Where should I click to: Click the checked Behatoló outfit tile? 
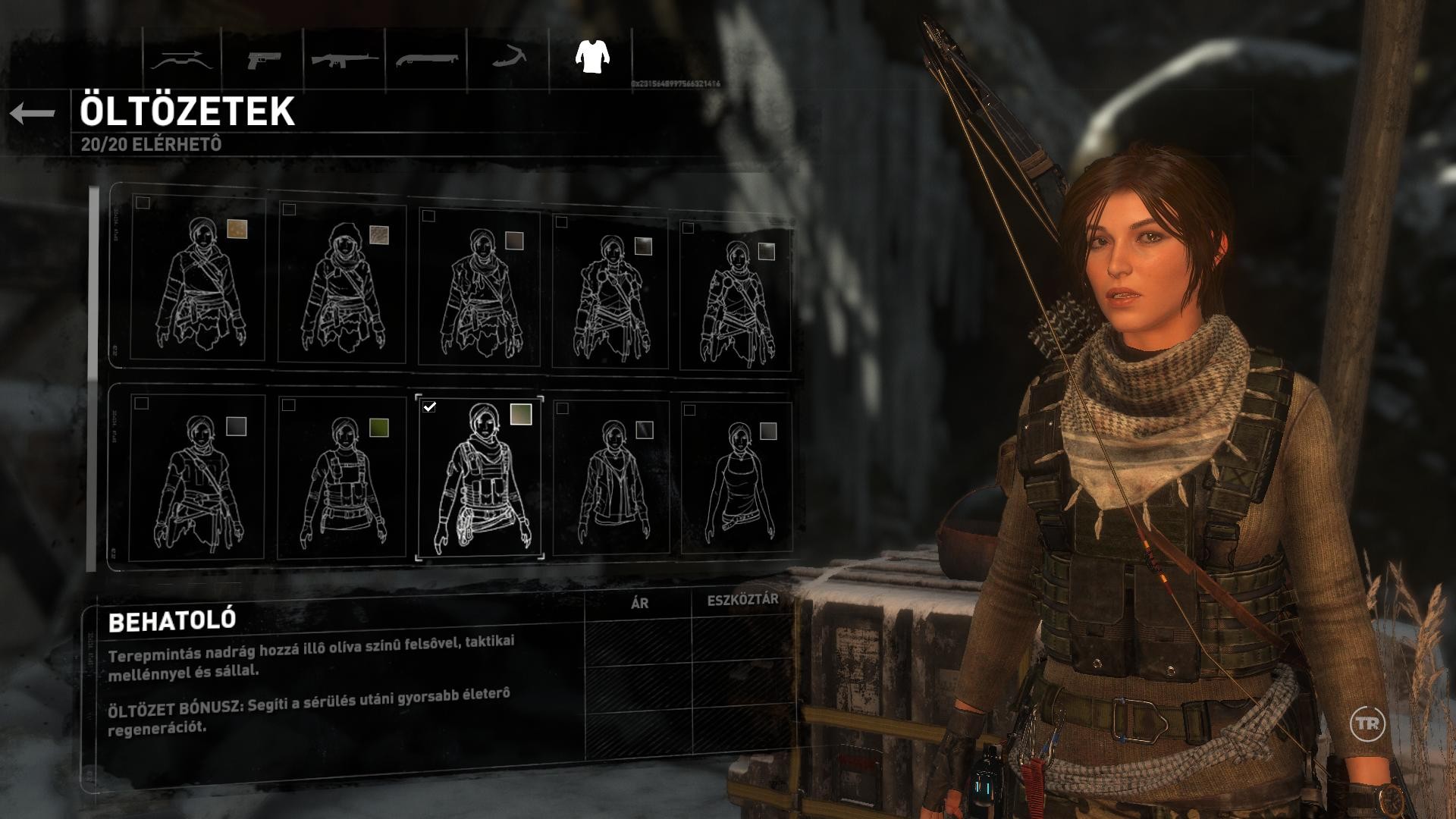pyautogui.click(x=479, y=478)
